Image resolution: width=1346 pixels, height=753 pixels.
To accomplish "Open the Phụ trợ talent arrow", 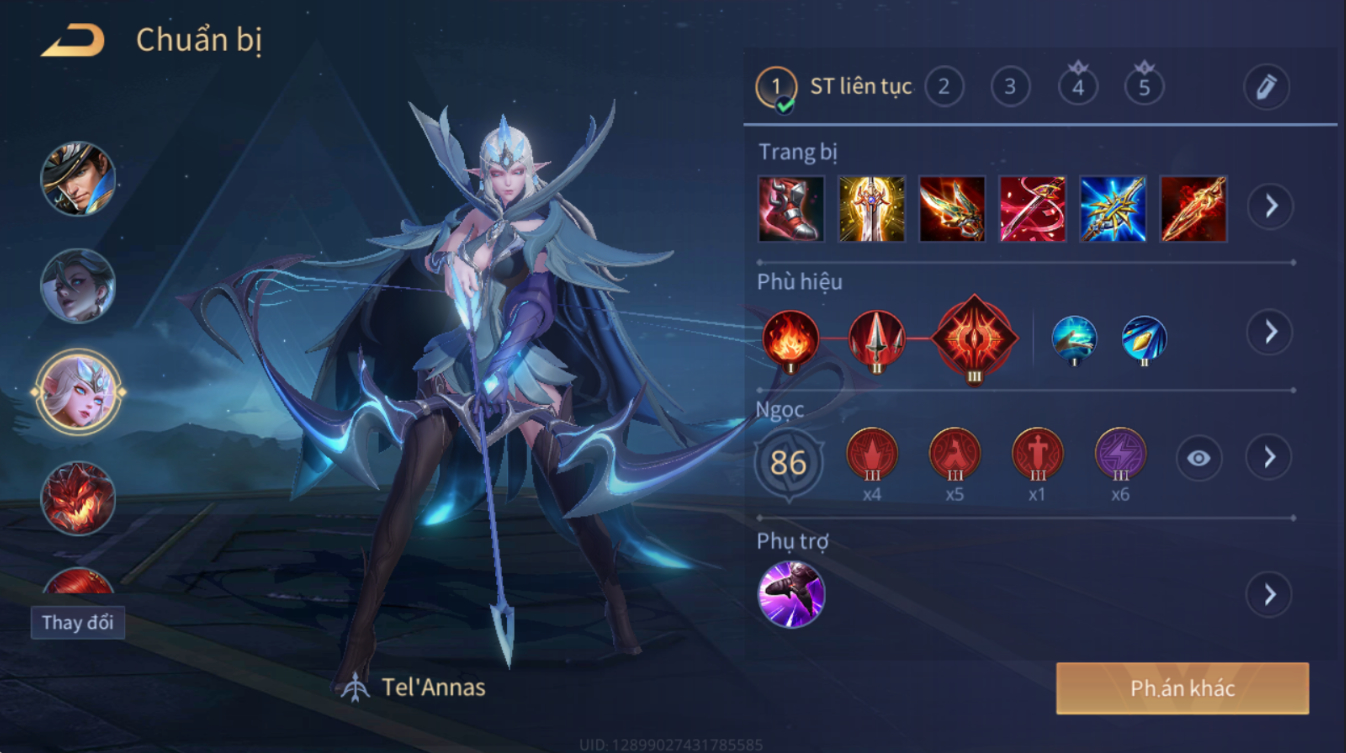I will pos(1269,595).
